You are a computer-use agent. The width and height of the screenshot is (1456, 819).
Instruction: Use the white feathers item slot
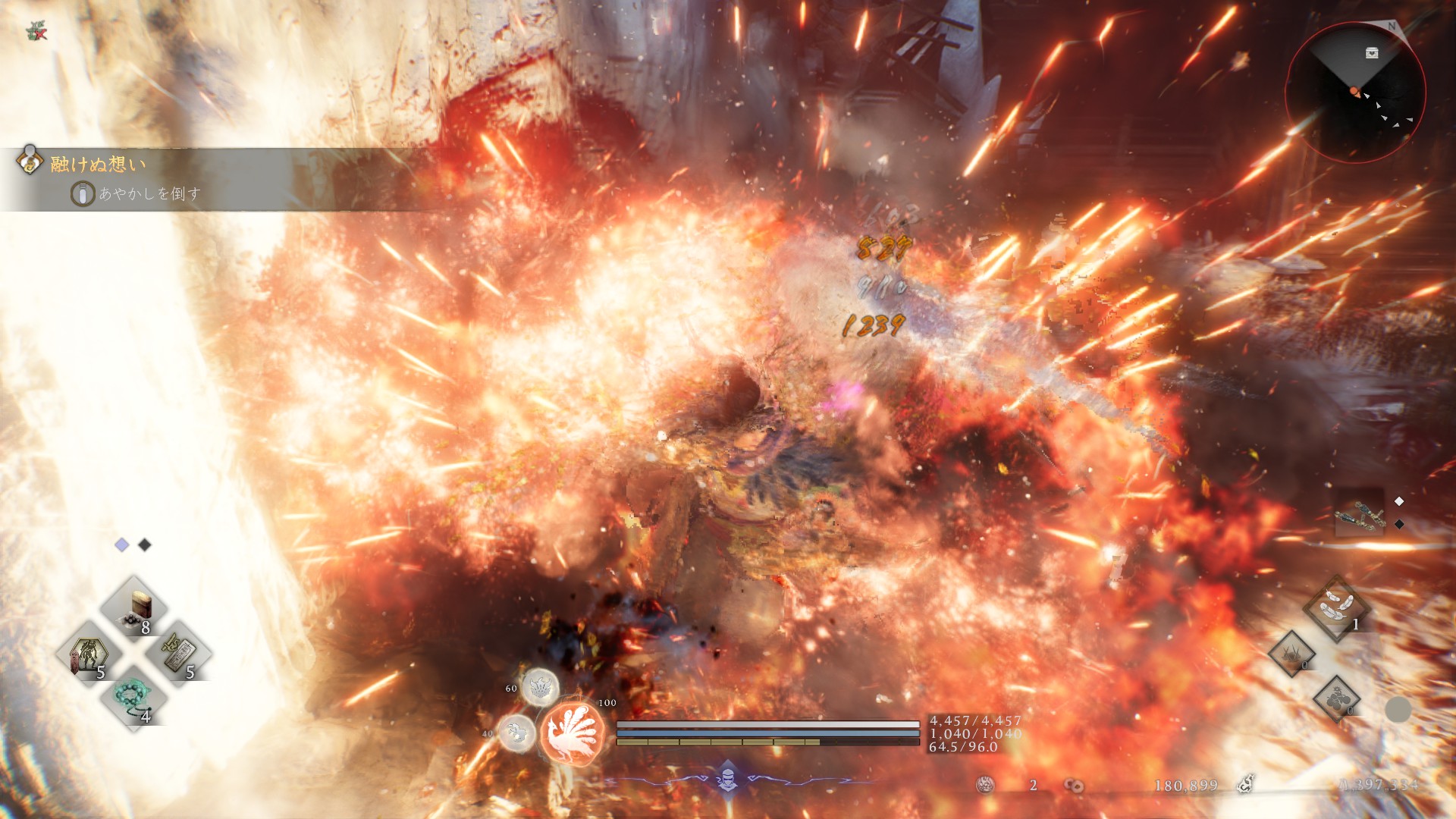point(1336,607)
